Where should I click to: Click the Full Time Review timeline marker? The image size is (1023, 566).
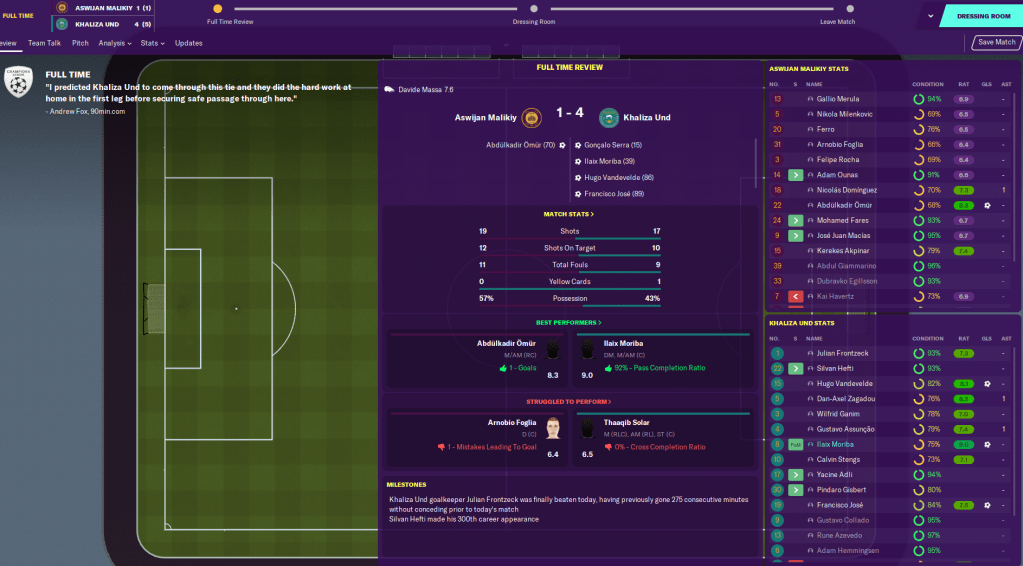point(218,9)
